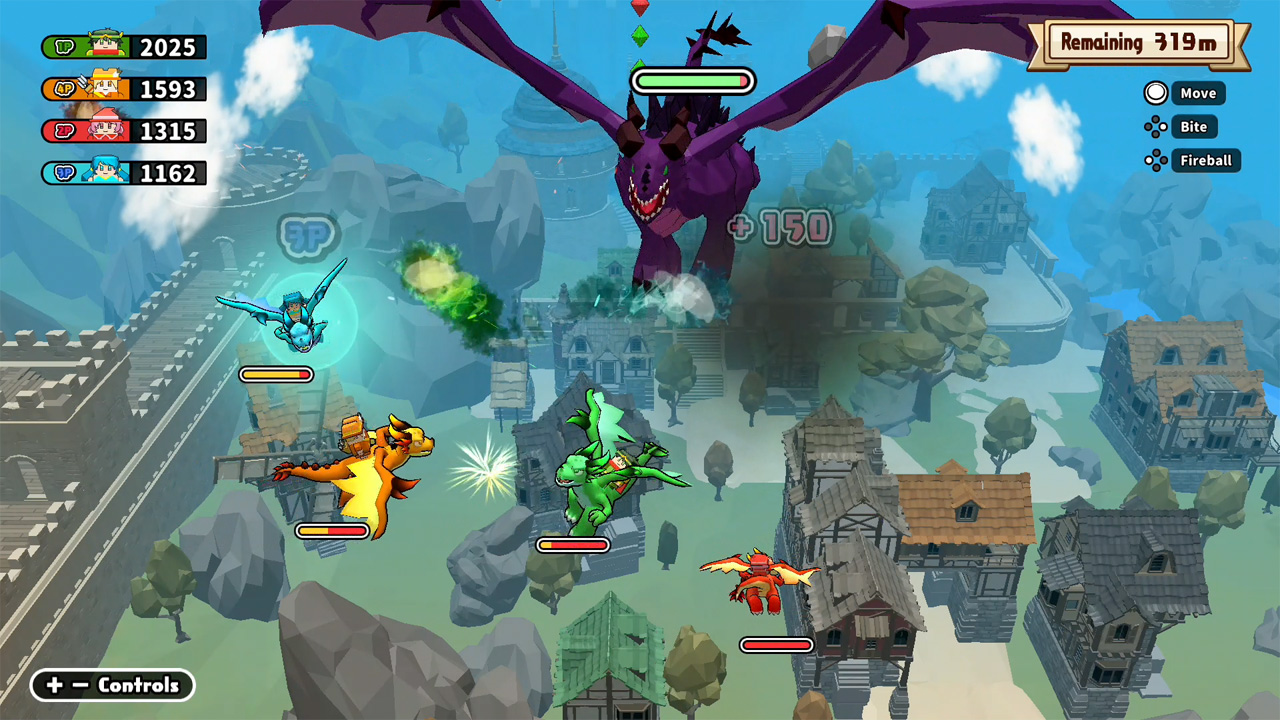The image size is (1280, 720).
Task: Click the button icon next to Fireball
Action: coord(1155,161)
